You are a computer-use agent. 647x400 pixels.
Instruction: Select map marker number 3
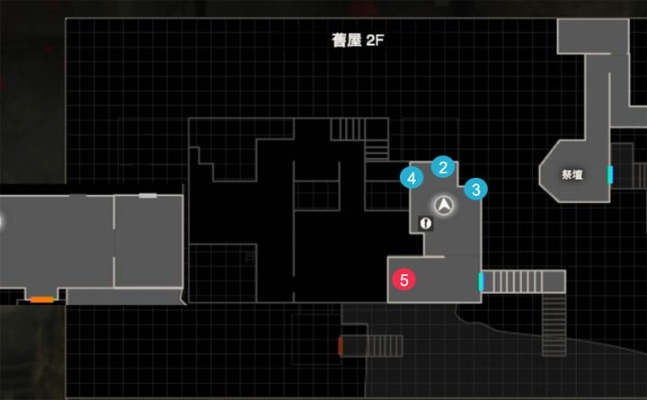tap(477, 188)
